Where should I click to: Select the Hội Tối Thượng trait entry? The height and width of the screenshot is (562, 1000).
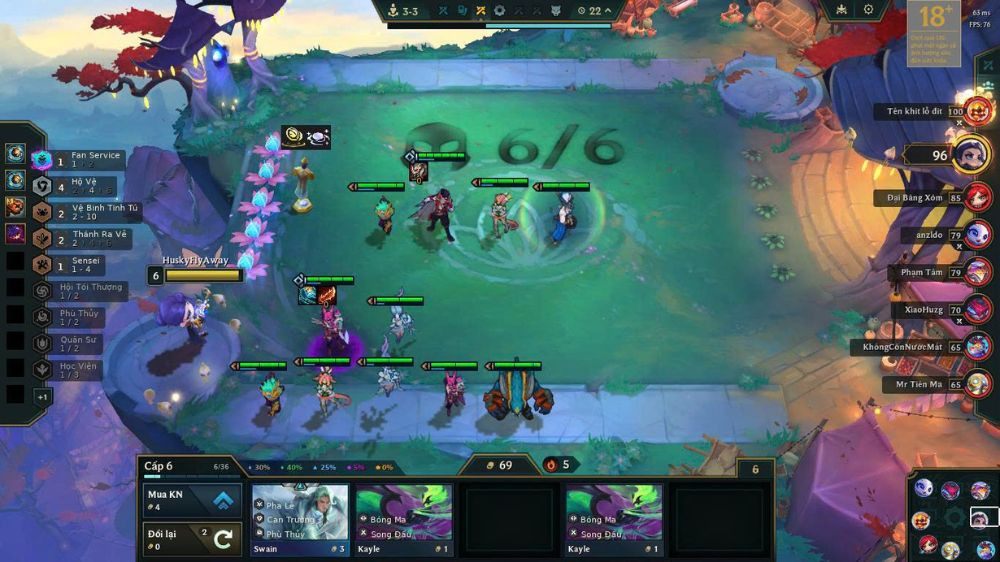click(x=80, y=290)
